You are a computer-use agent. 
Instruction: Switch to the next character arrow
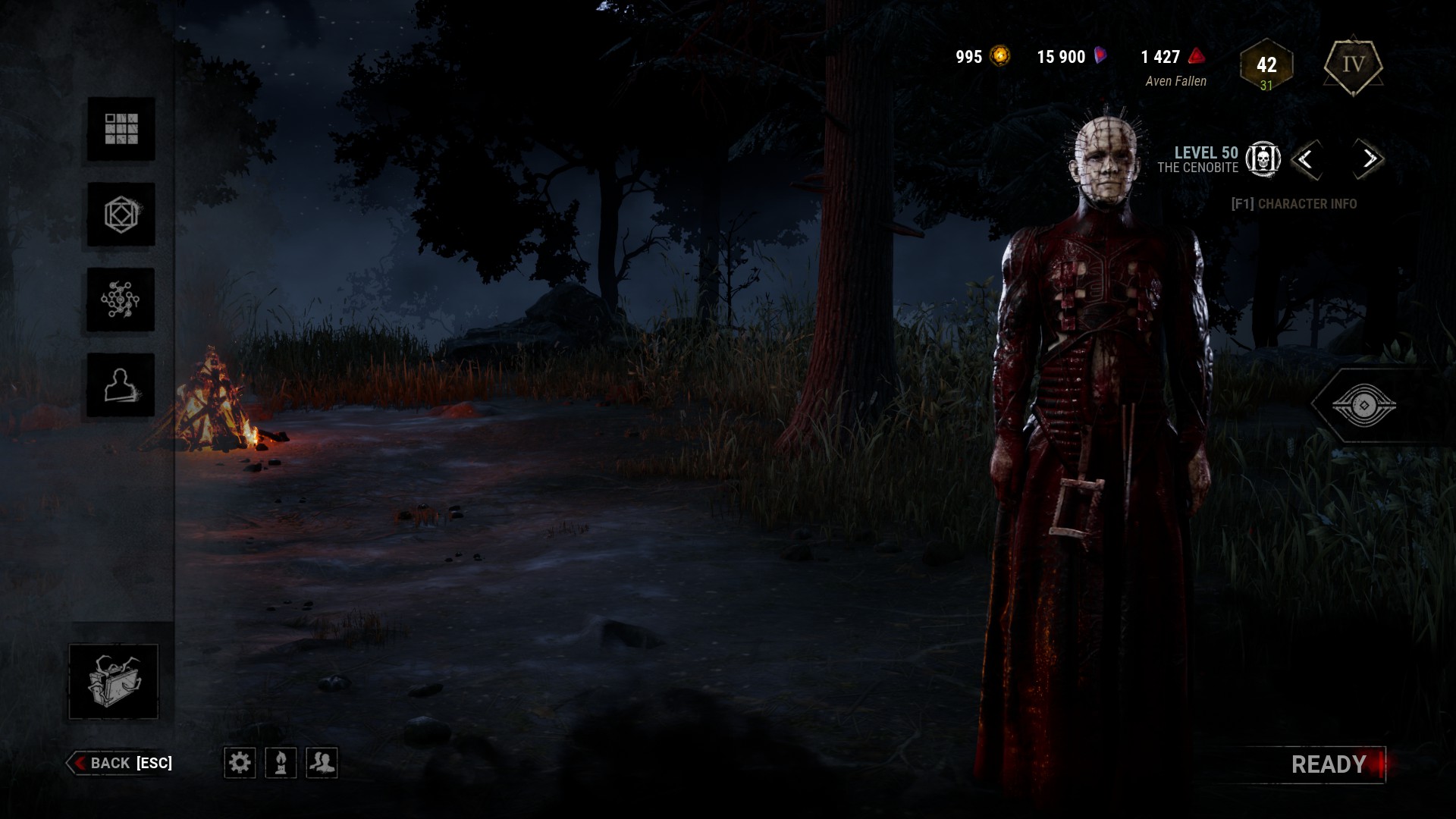coord(1369,159)
